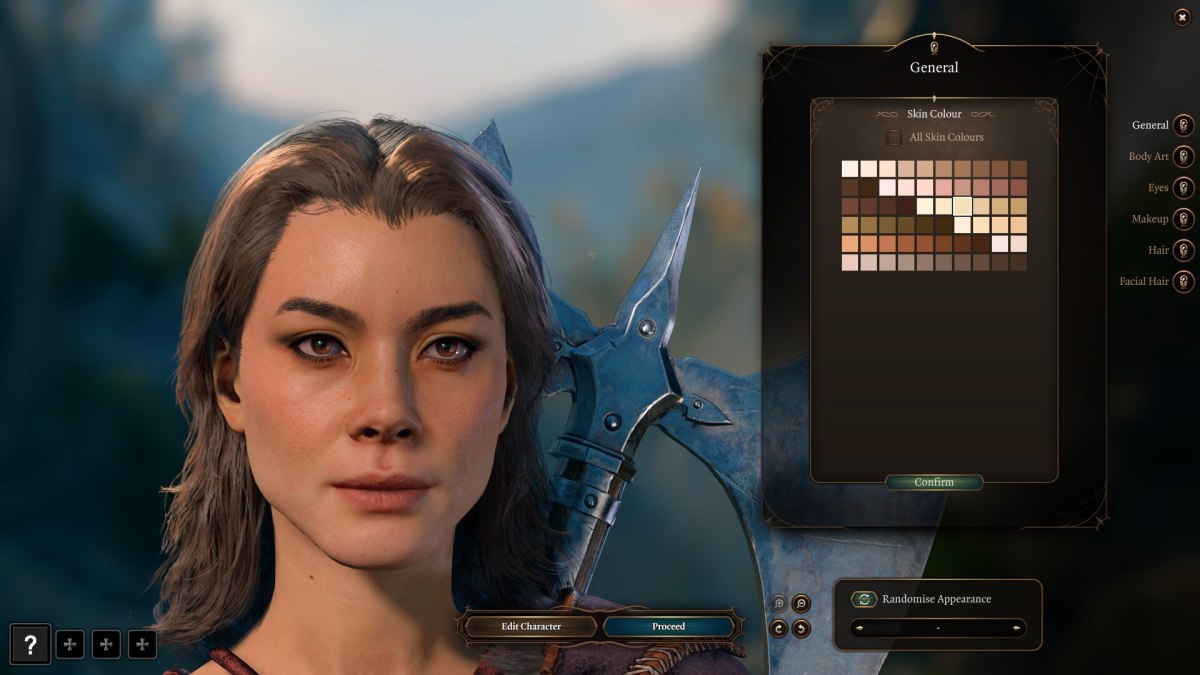Select the Makeup category

click(x=1183, y=219)
